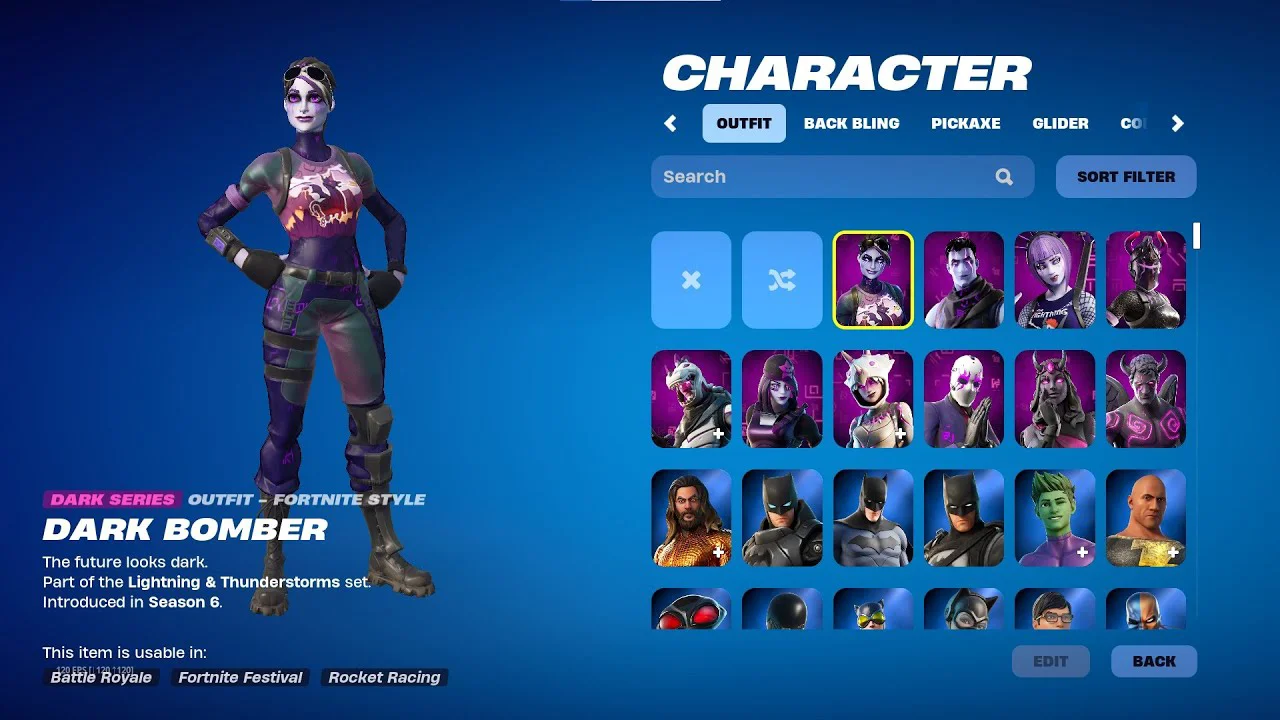
Task: Switch to the Back Bling tab
Action: (851, 124)
